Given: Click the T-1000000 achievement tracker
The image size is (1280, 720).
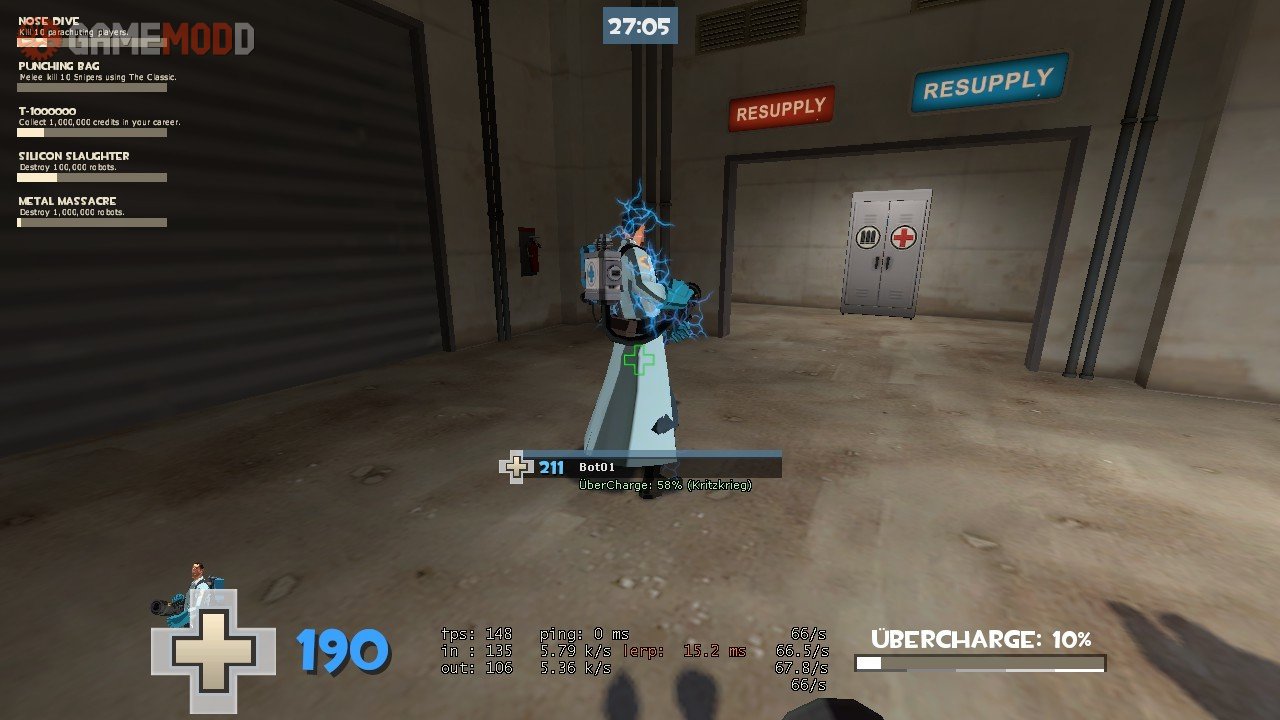Looking at the screenshot, I should 92,121.
